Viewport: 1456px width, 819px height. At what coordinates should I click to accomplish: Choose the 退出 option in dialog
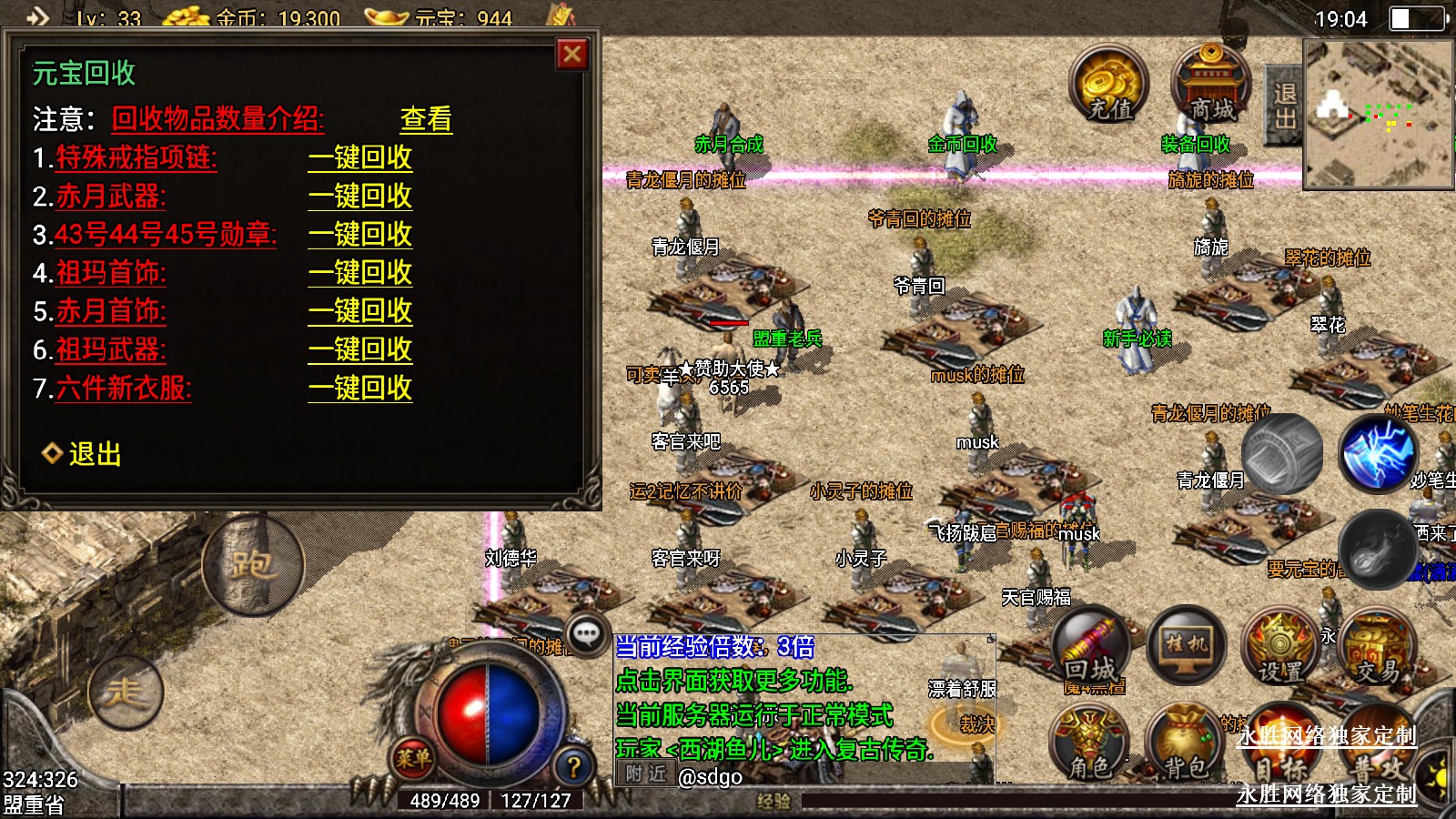94,454
